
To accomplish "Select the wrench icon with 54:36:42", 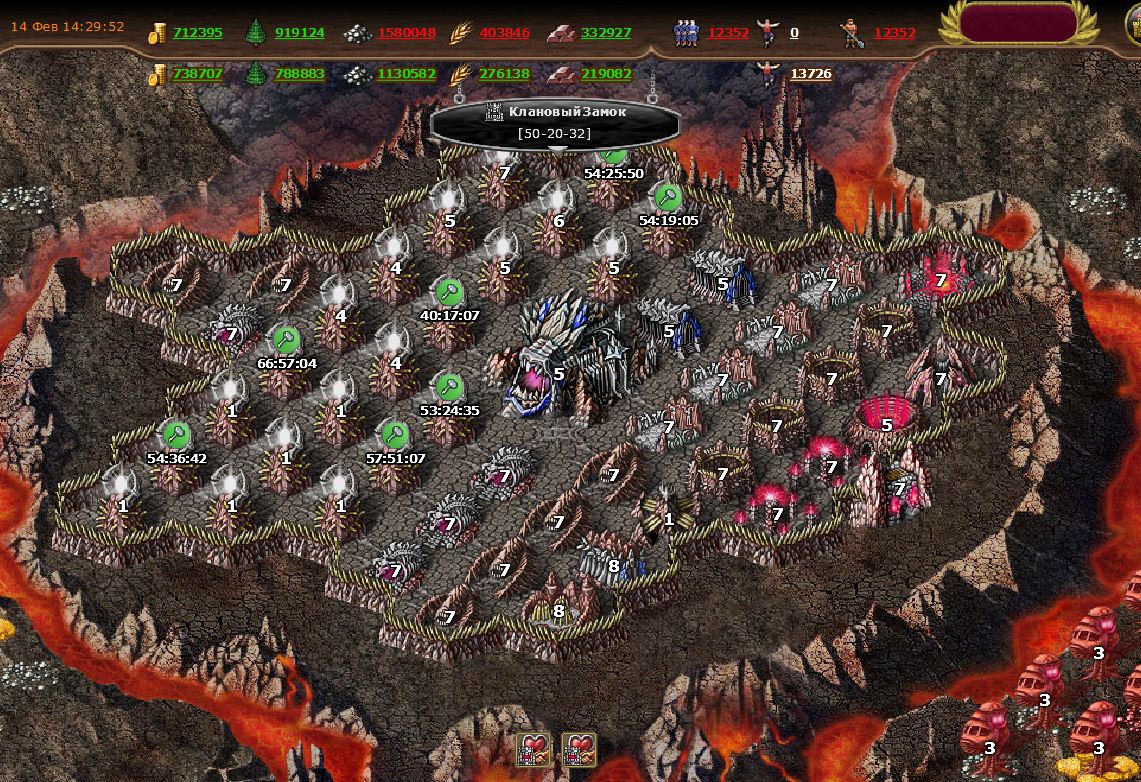I will click(176, 434).
